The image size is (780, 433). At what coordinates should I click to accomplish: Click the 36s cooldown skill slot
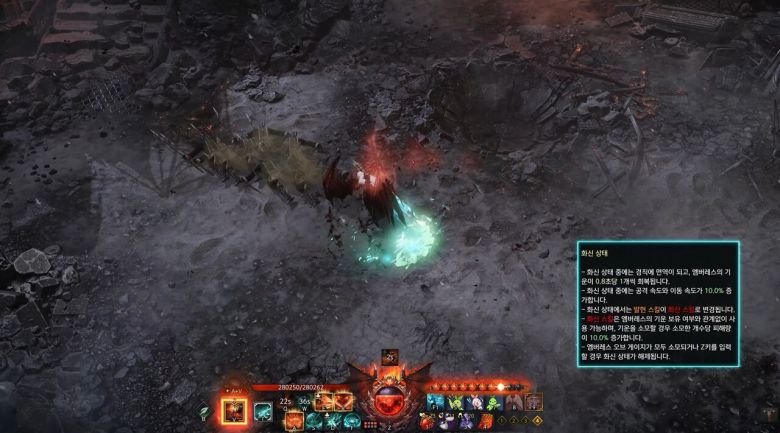click(x=304, y=403)
